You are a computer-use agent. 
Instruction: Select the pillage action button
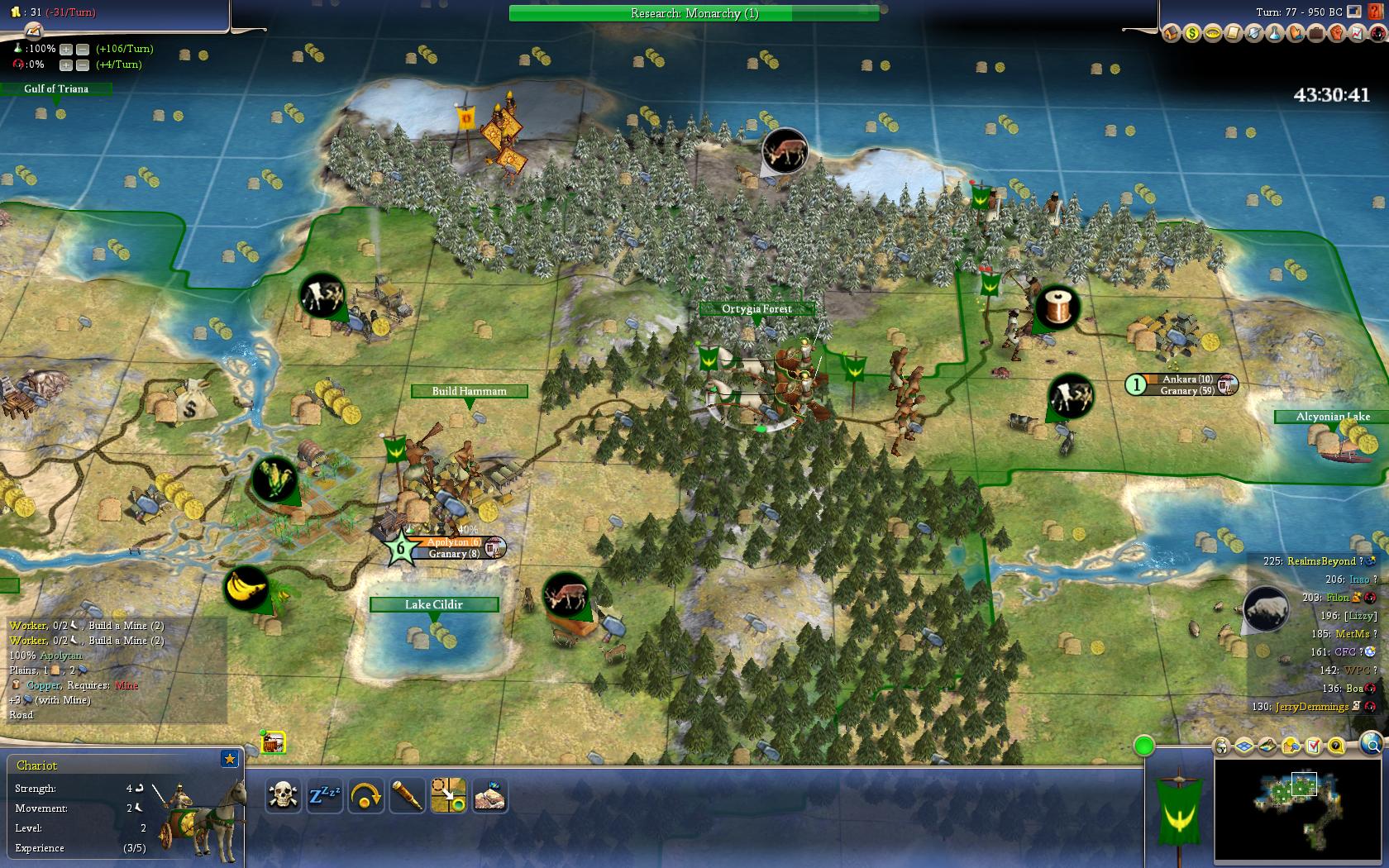[489, 796]
